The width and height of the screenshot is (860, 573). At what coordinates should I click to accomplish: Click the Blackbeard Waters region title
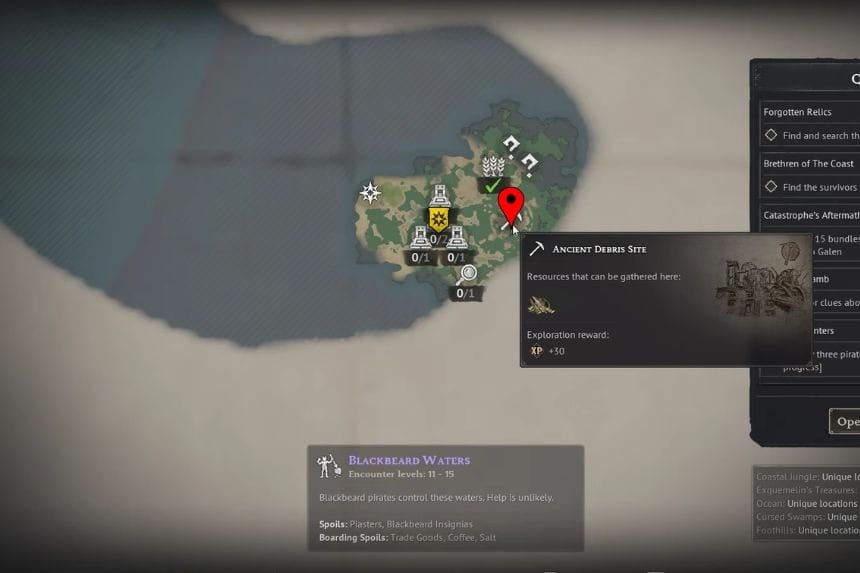point(409,461)
